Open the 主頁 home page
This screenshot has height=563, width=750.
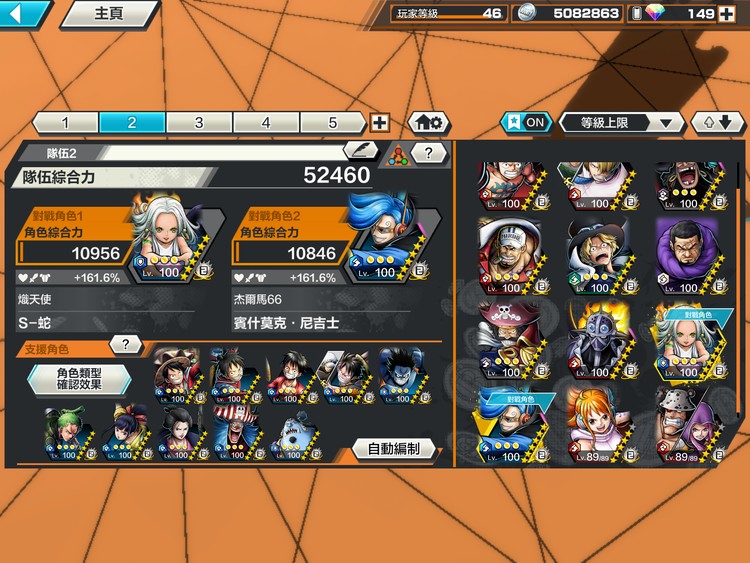[108, 14]
